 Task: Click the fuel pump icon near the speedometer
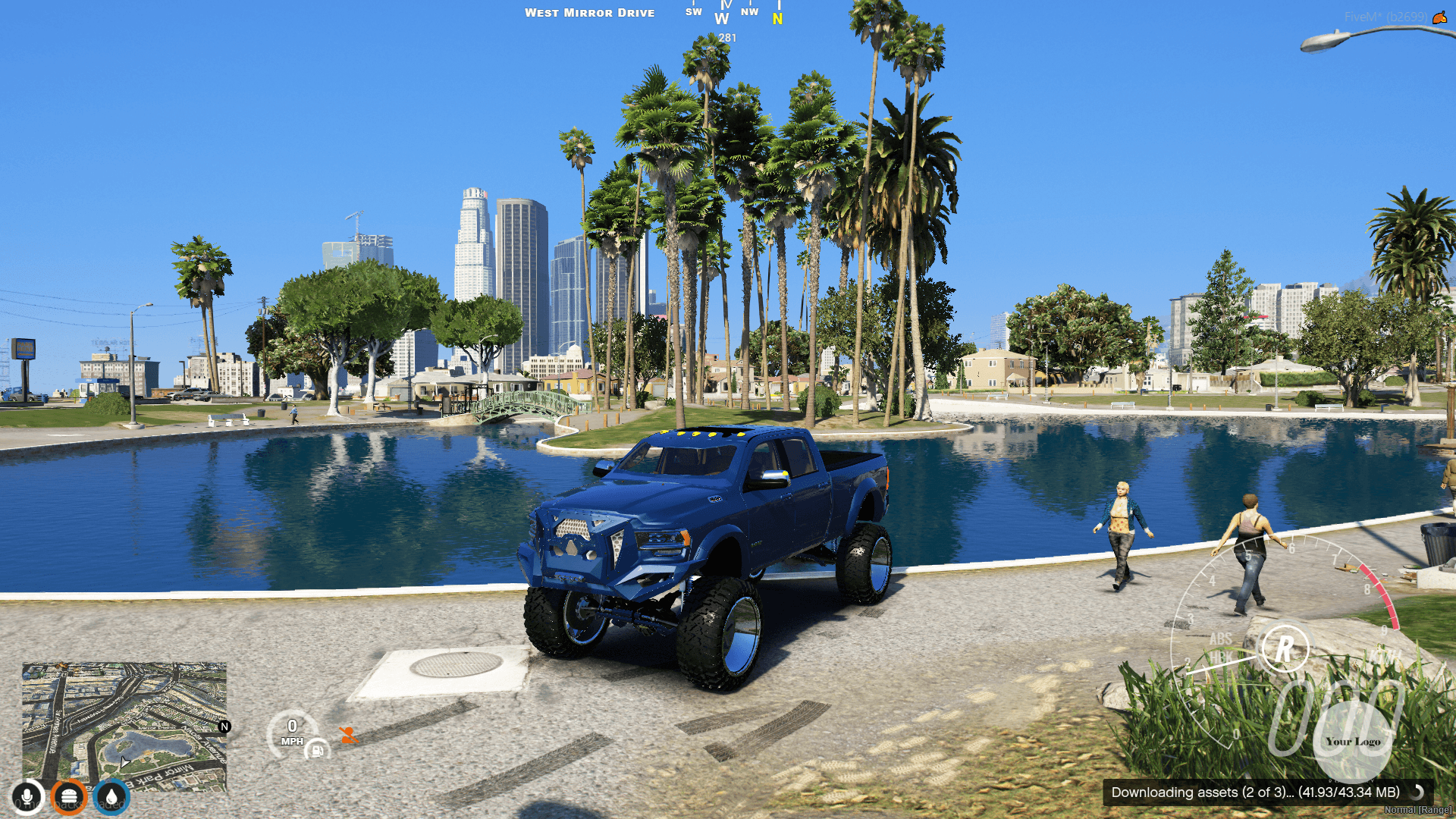pyautogui.click(x=318, y=749)
